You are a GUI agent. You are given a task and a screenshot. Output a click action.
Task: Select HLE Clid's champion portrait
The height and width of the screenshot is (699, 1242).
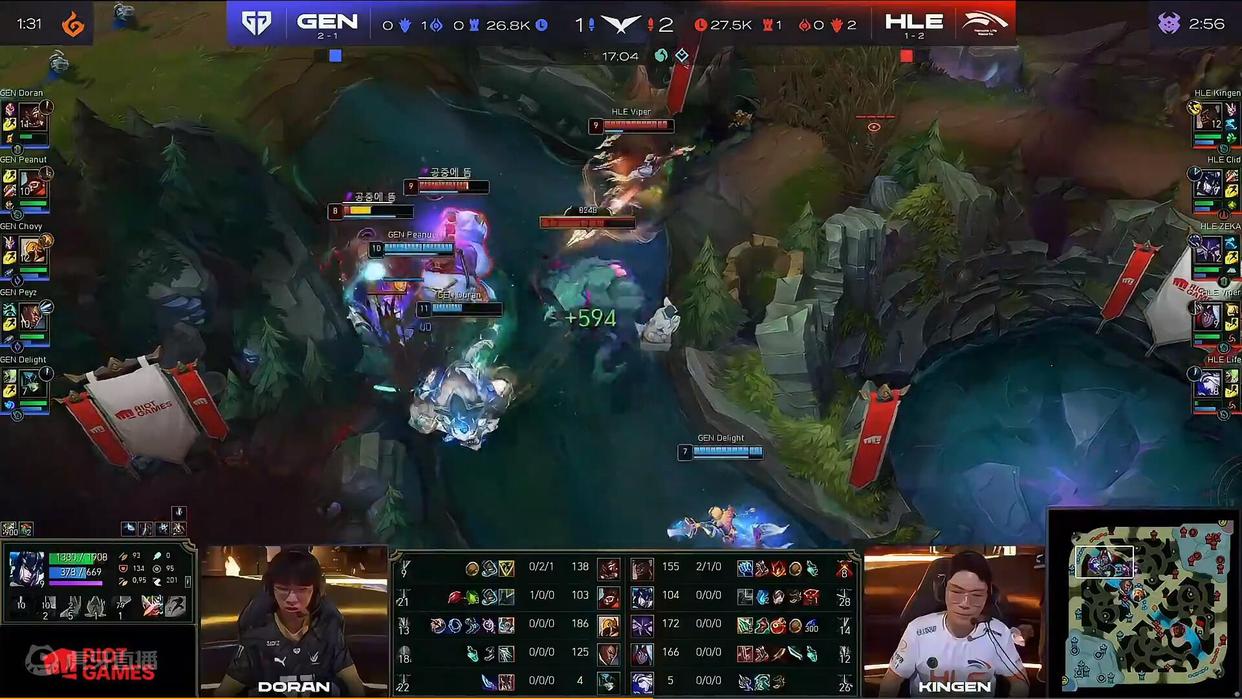1209,182
